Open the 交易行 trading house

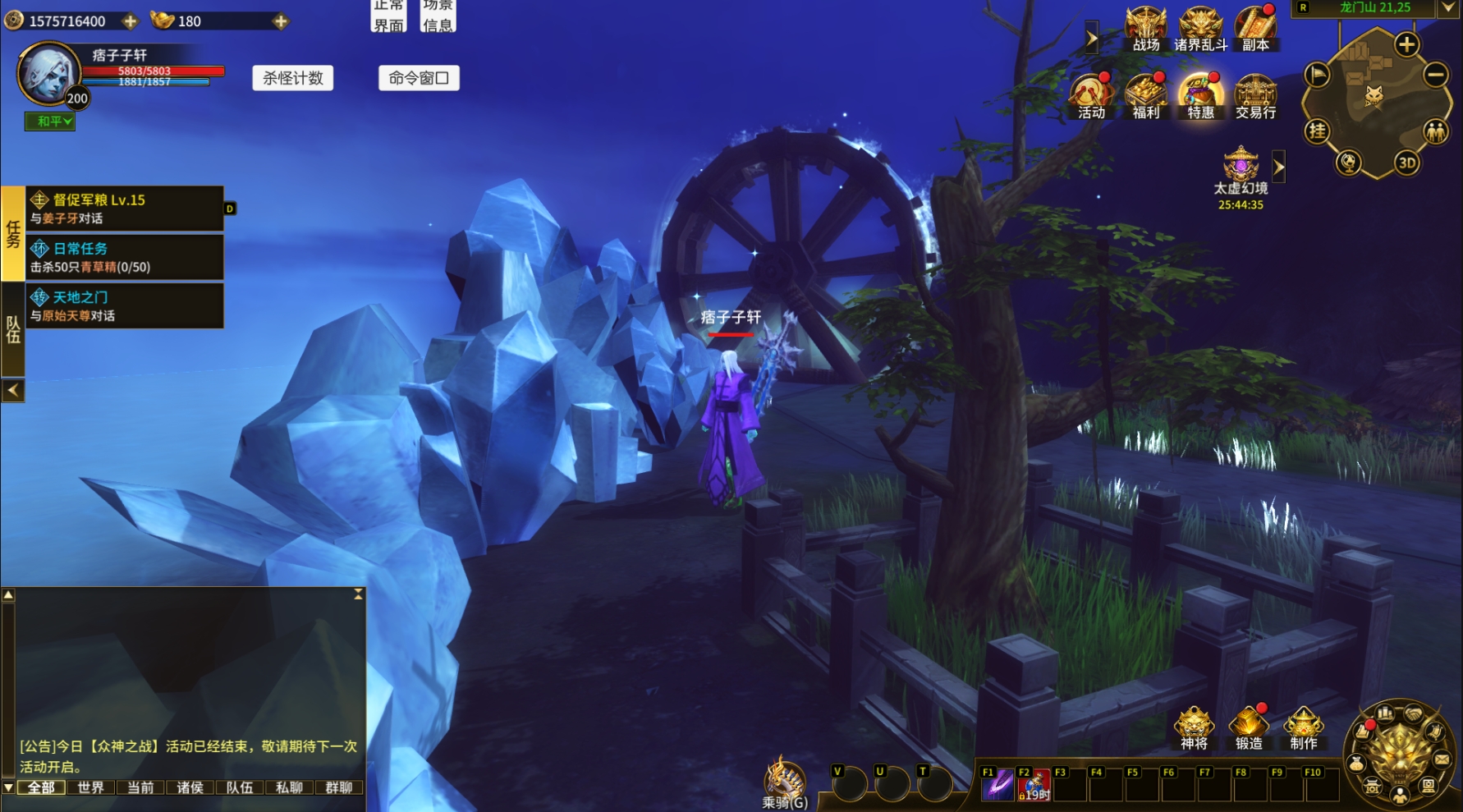click(x=1255, y=97)
